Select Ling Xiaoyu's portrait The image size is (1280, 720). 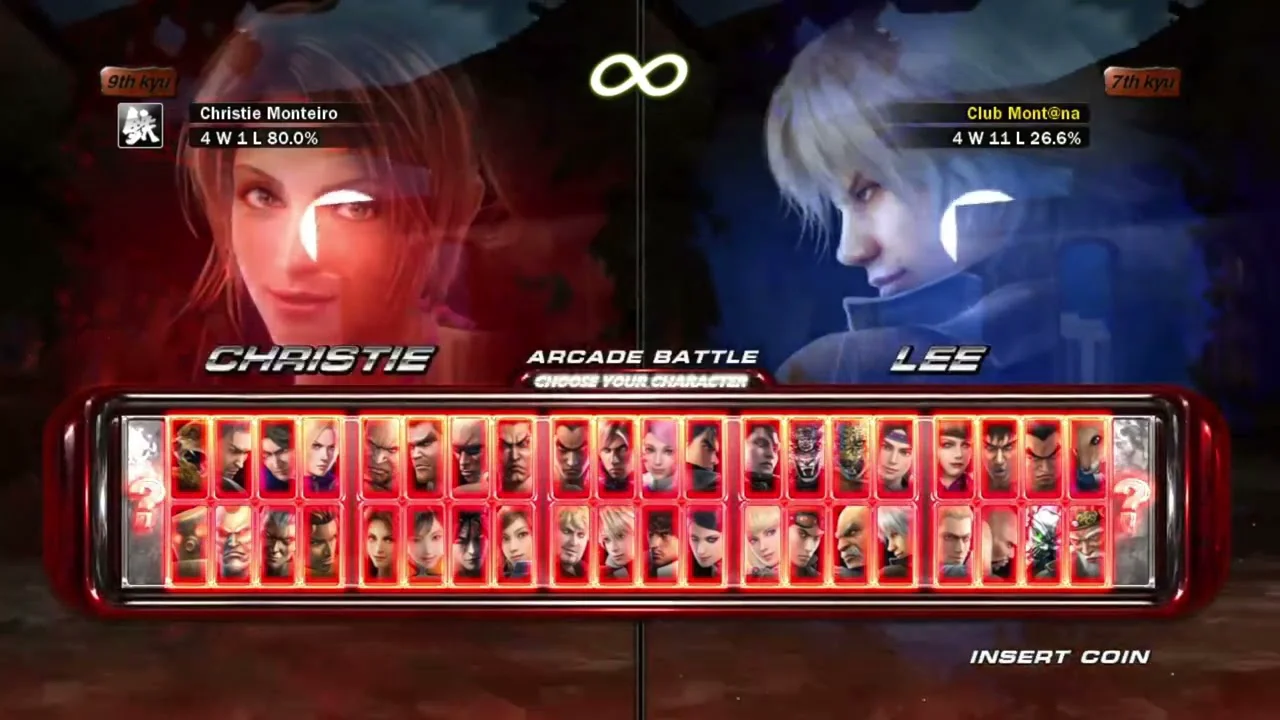tap(424, 544)
